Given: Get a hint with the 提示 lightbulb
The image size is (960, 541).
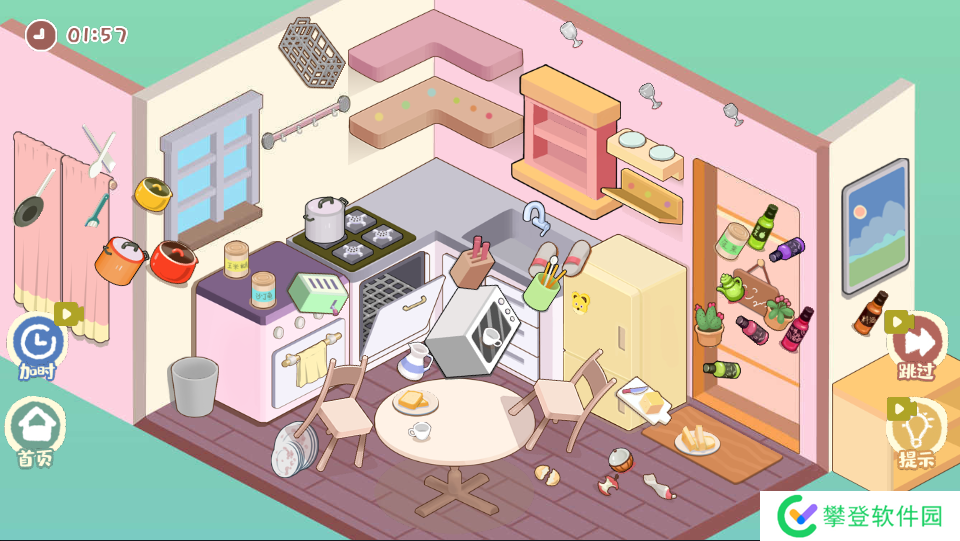Looking at the screenshot, I should coord(917,432).
